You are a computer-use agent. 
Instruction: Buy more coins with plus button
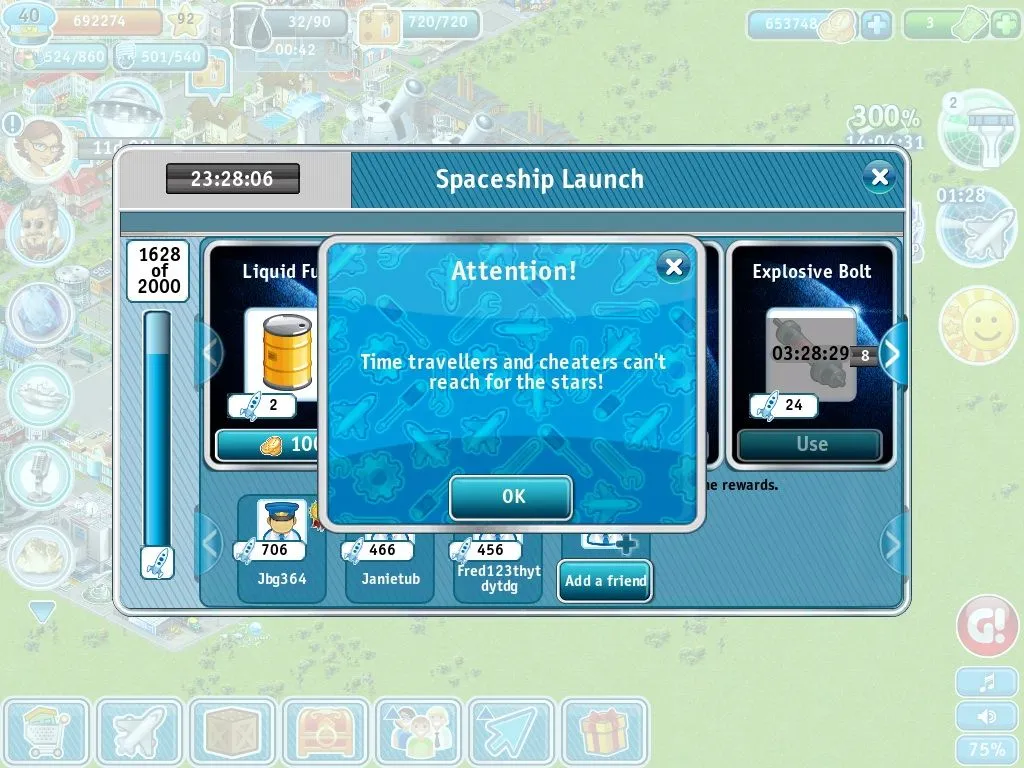[x=876, y=25]
